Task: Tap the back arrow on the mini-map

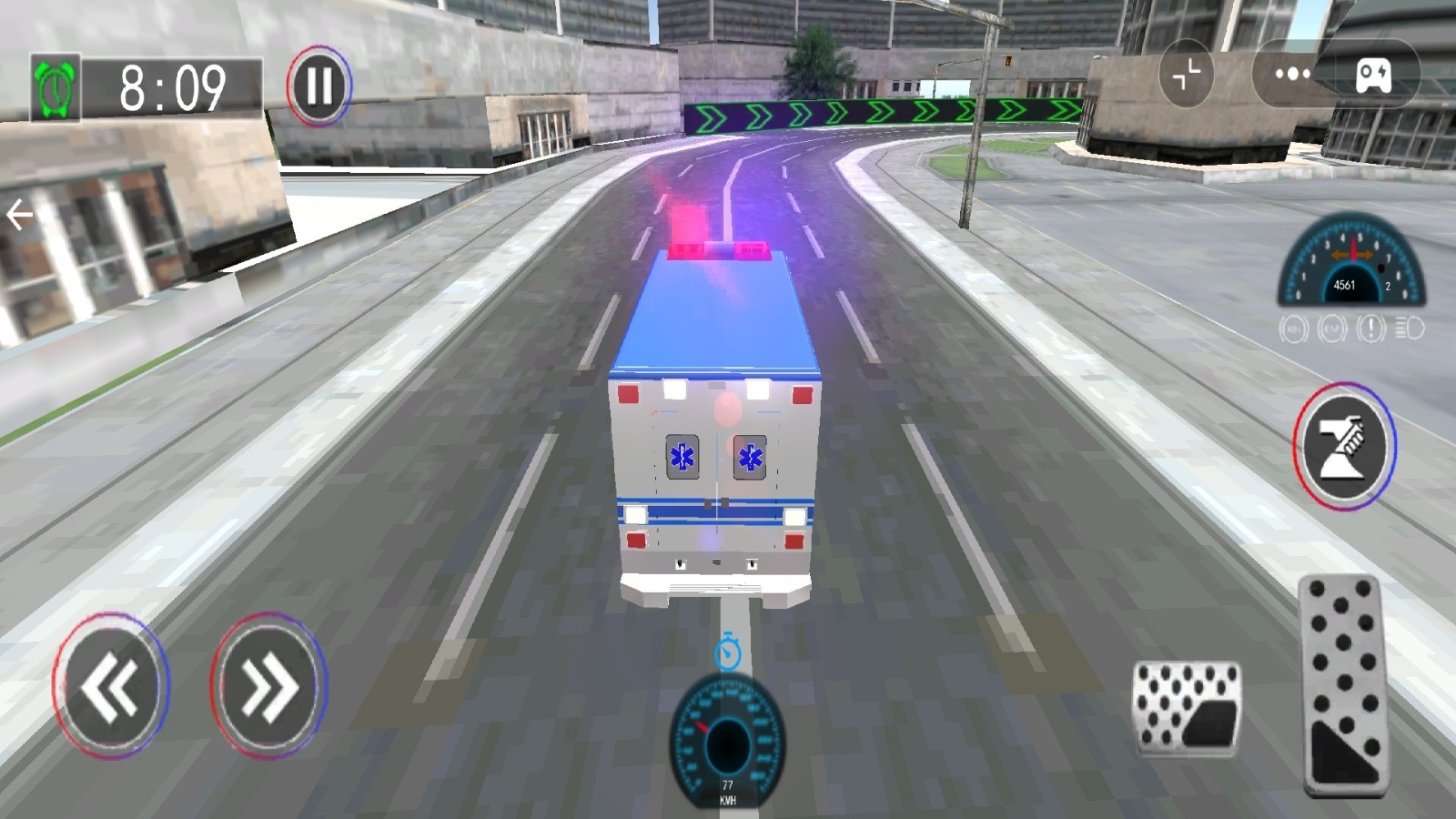Action: (x=18, y=213)
